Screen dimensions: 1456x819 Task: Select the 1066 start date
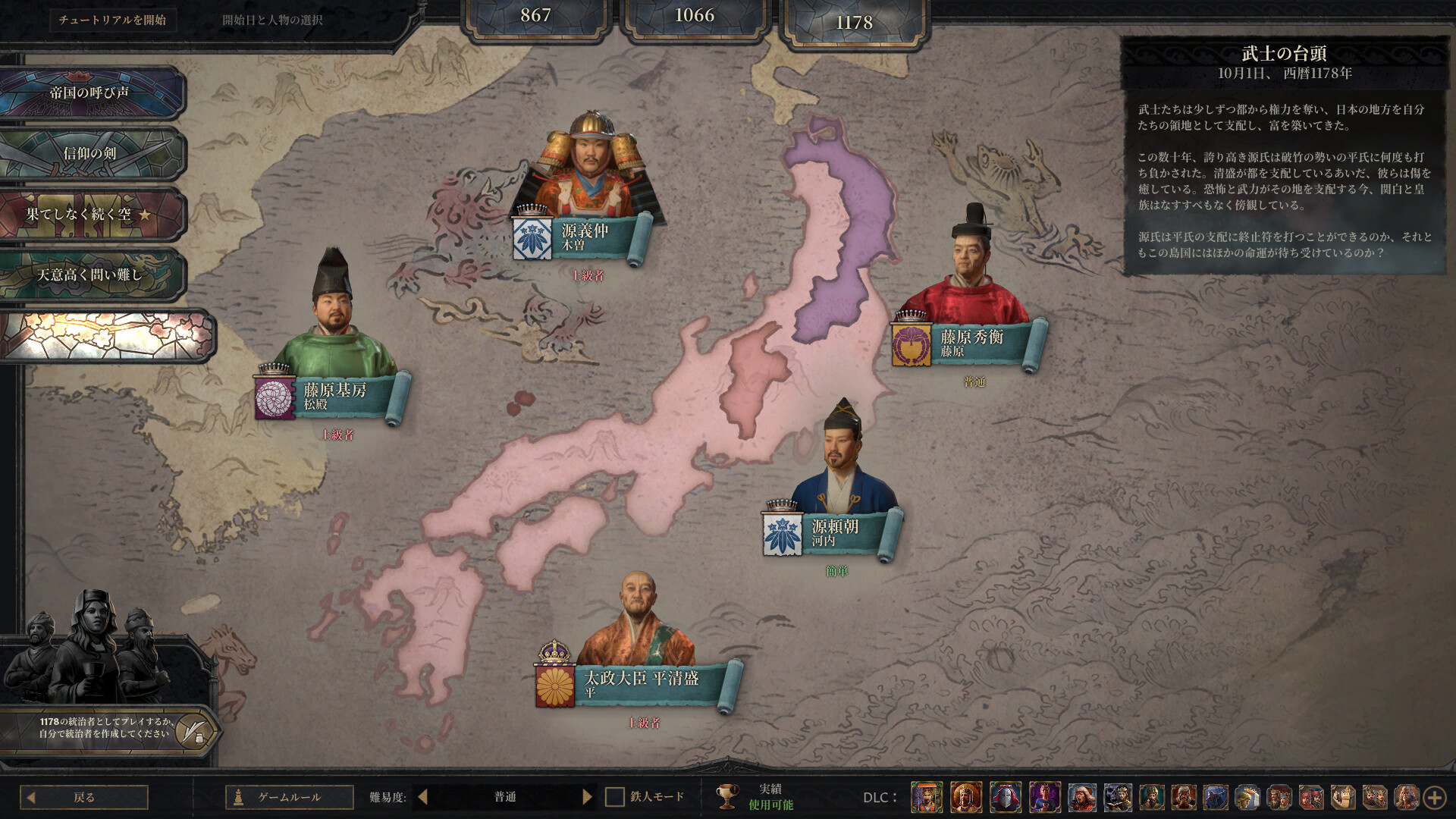coord(695,14)
